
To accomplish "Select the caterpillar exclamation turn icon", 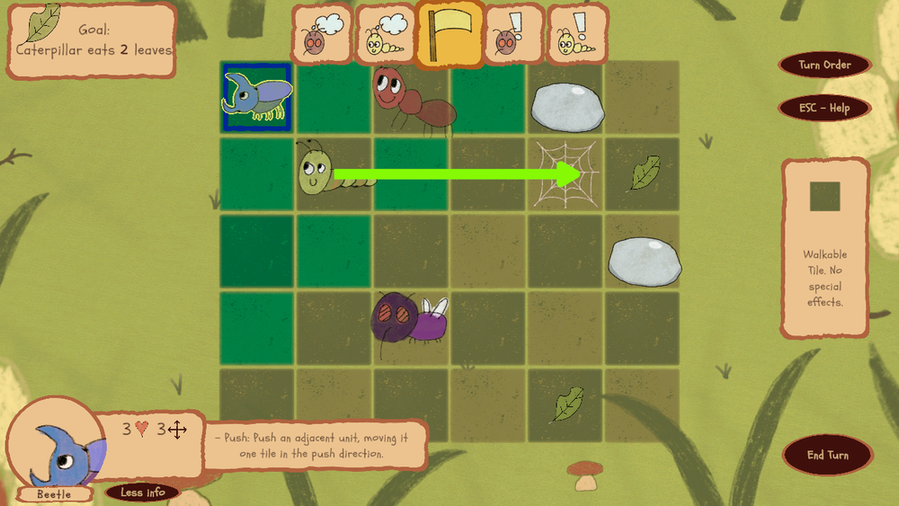I will coord(577,34).
